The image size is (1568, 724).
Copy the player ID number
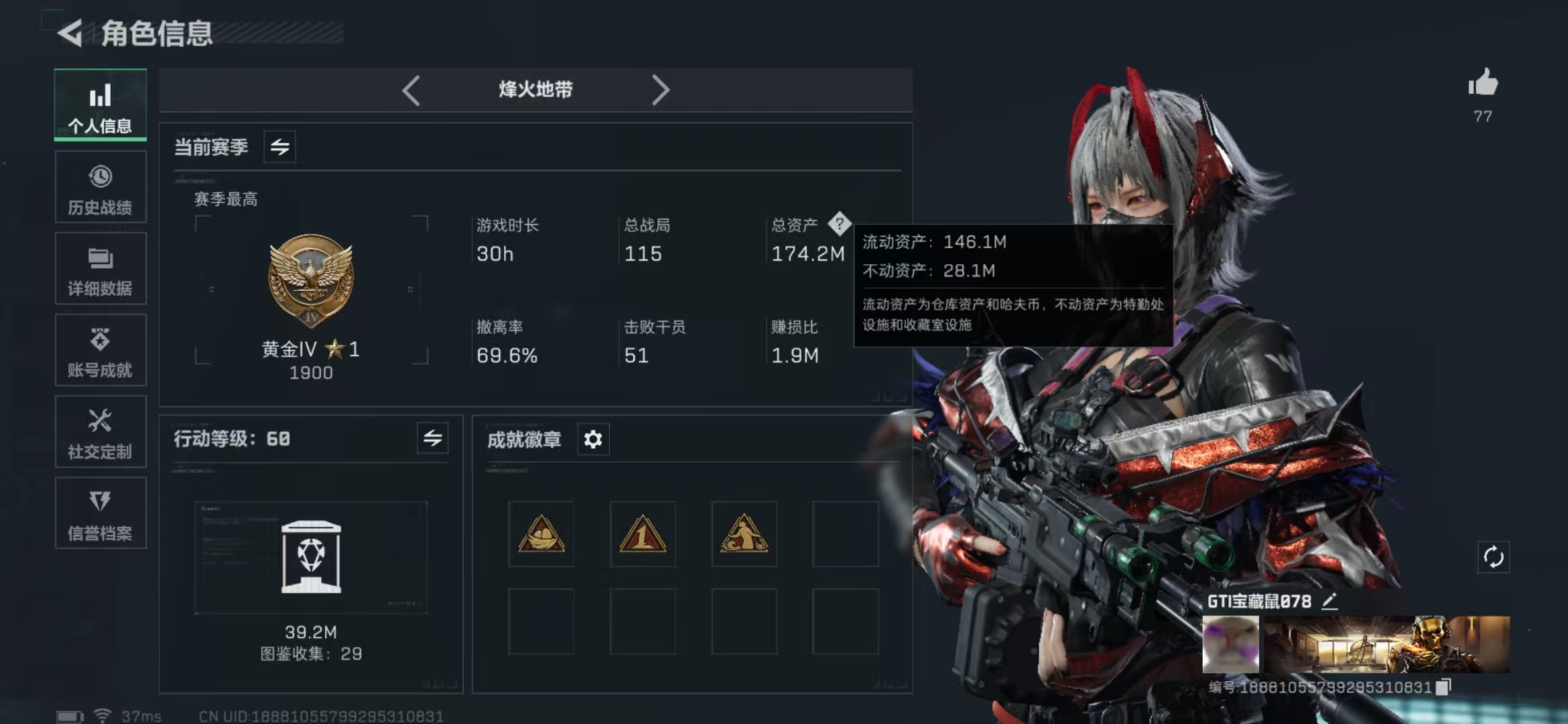1443,686
